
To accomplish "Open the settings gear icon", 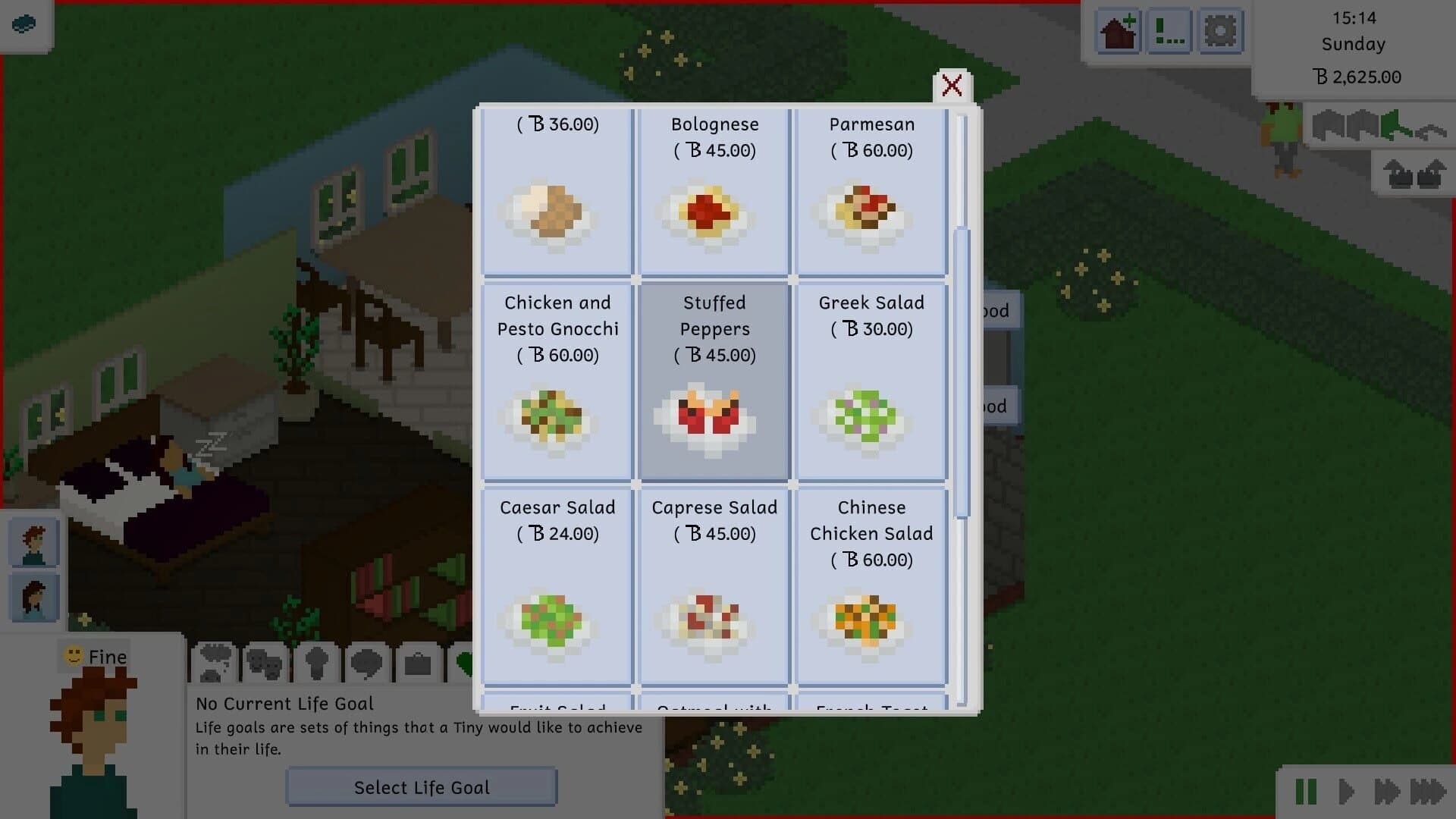I will coord(1220,31).
